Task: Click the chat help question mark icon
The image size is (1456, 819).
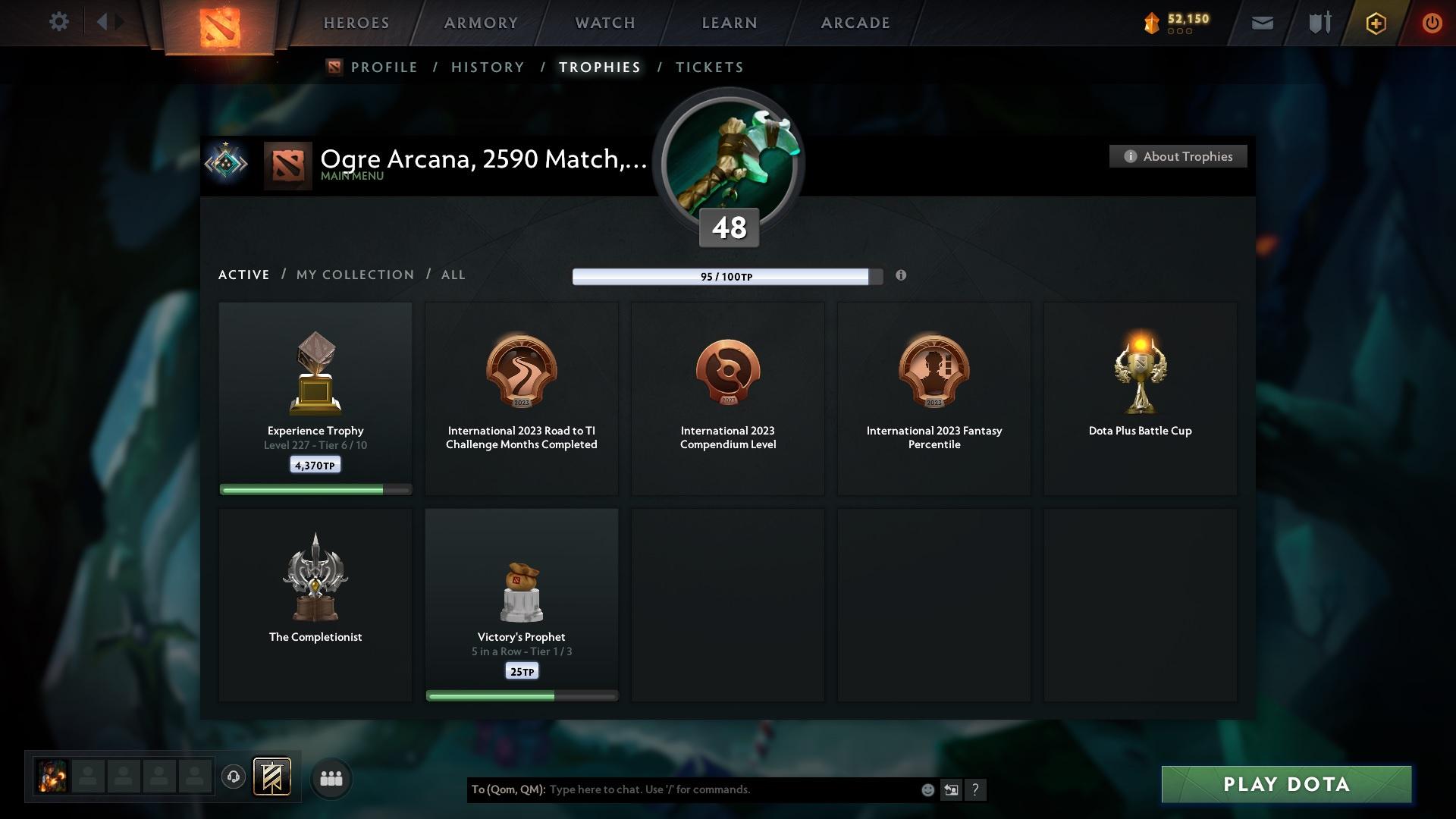Action: tap(976, 789)
